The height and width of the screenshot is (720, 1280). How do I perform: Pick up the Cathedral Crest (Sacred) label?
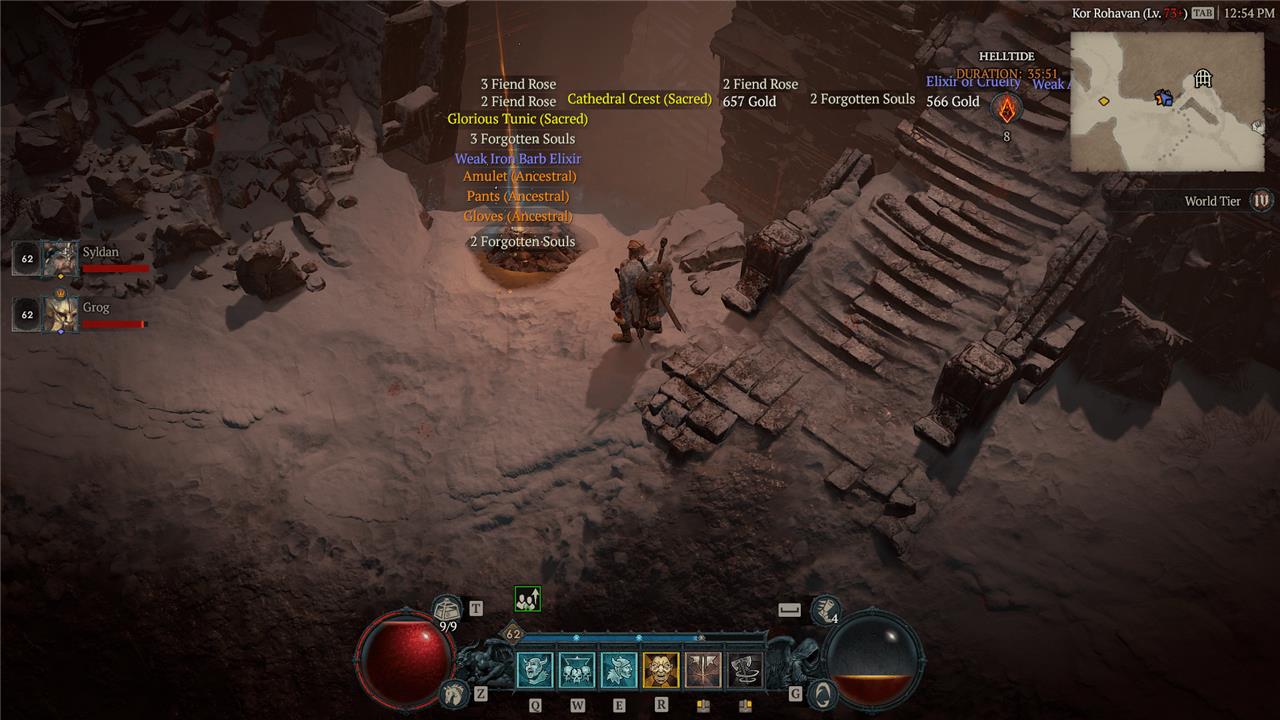639,99
